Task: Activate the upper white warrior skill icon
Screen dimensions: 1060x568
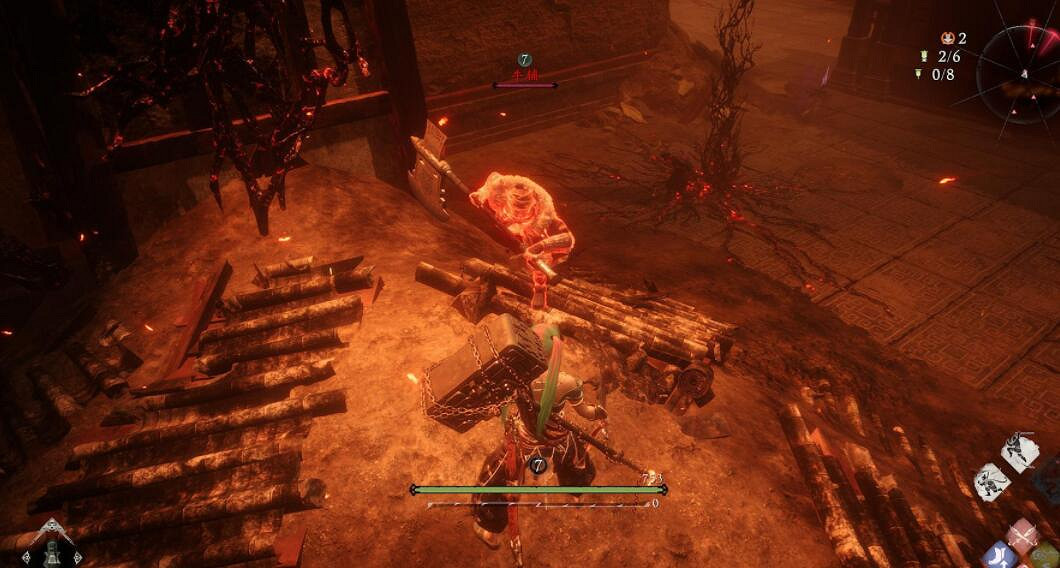Action: [1019, 452]
